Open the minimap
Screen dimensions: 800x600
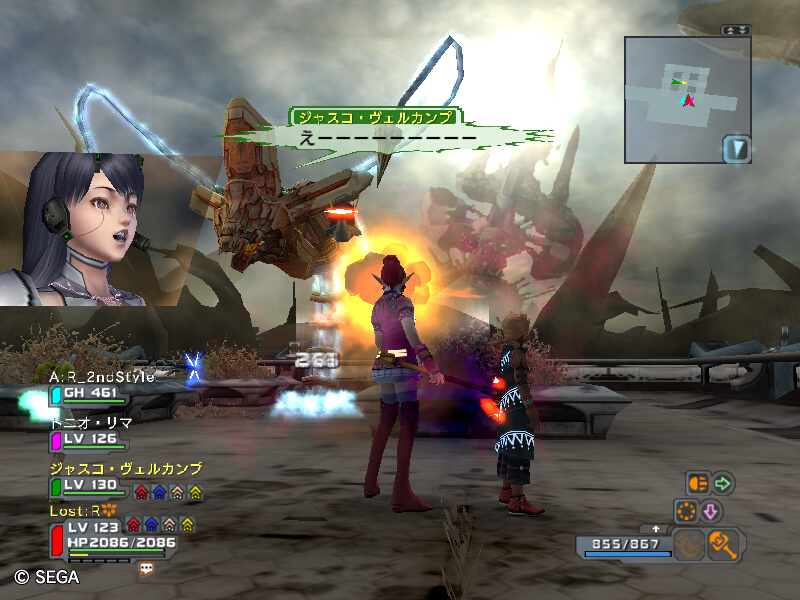[x=687, y=100]
